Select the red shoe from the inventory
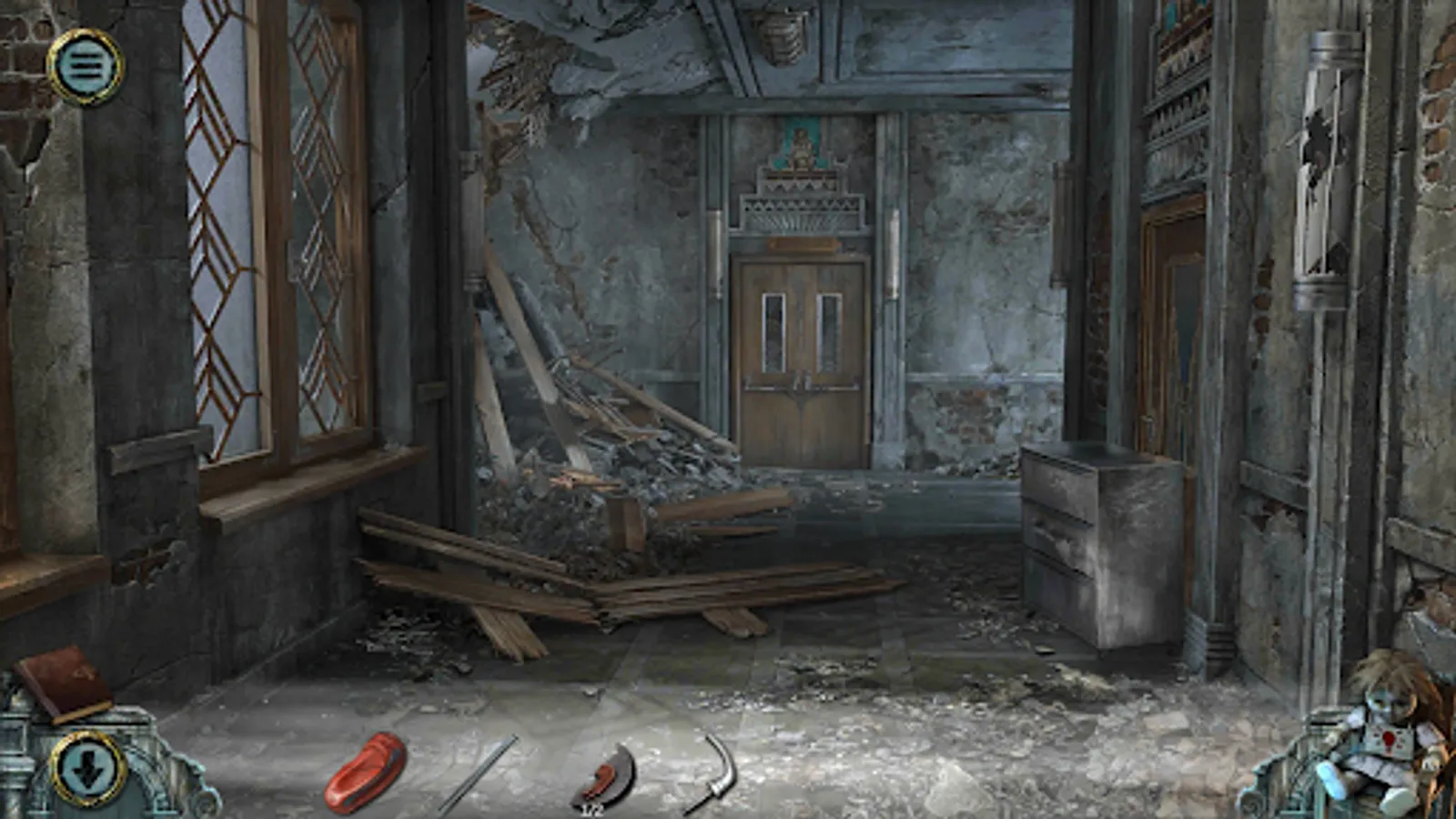This screenshot has width=1456, height=819. coord(364,769)
